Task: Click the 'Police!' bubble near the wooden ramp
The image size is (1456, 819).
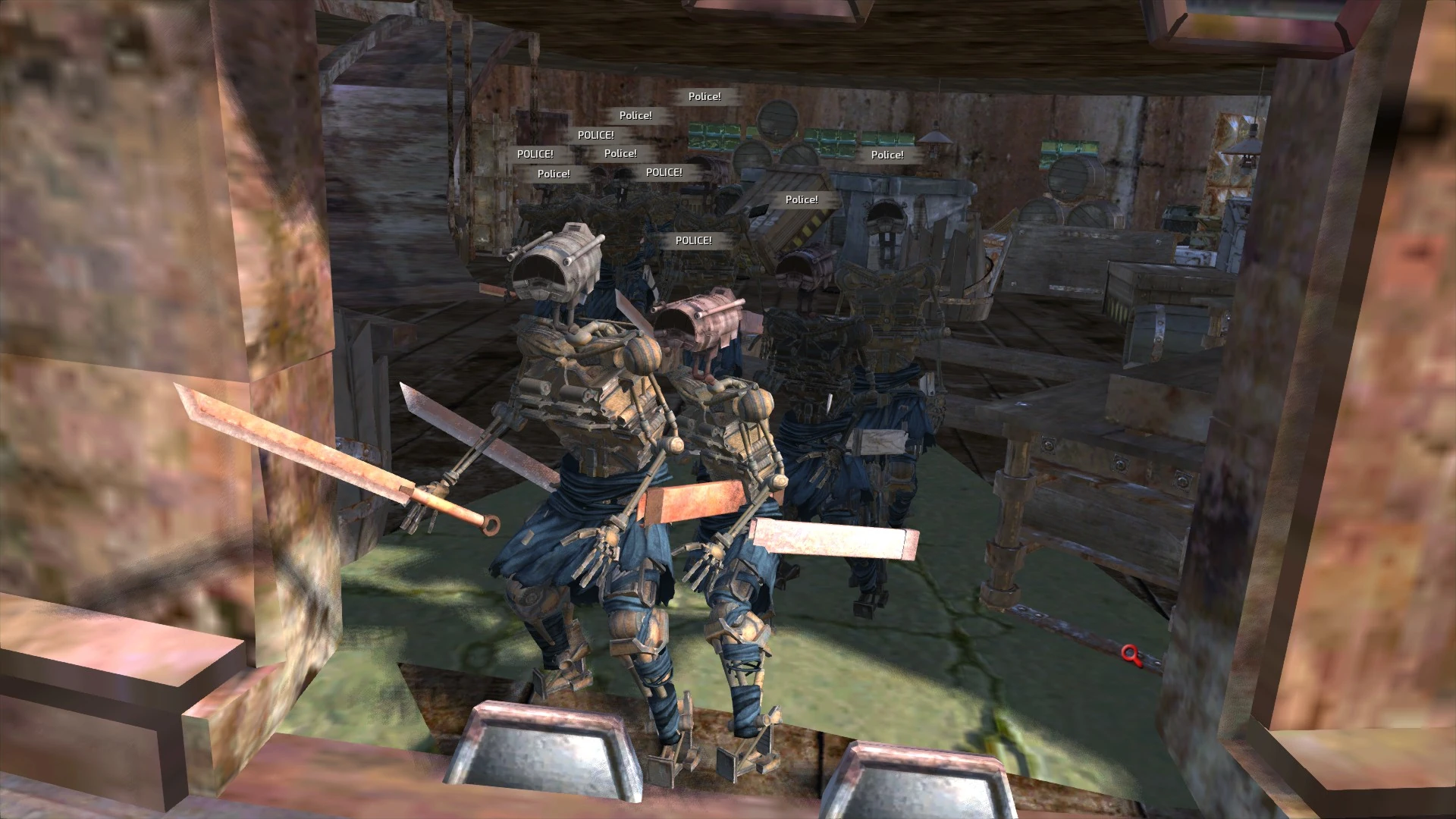Action: 802,199
